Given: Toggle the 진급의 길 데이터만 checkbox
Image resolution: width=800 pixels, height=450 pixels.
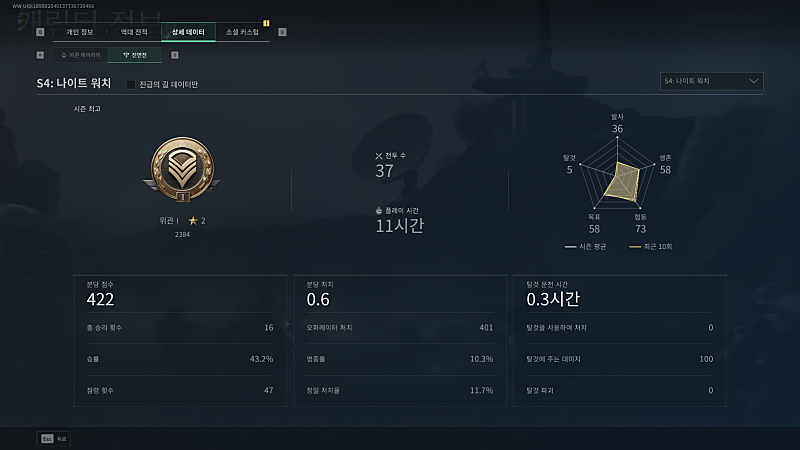Looking at the screenshot, I should click(x=131, y=84).
